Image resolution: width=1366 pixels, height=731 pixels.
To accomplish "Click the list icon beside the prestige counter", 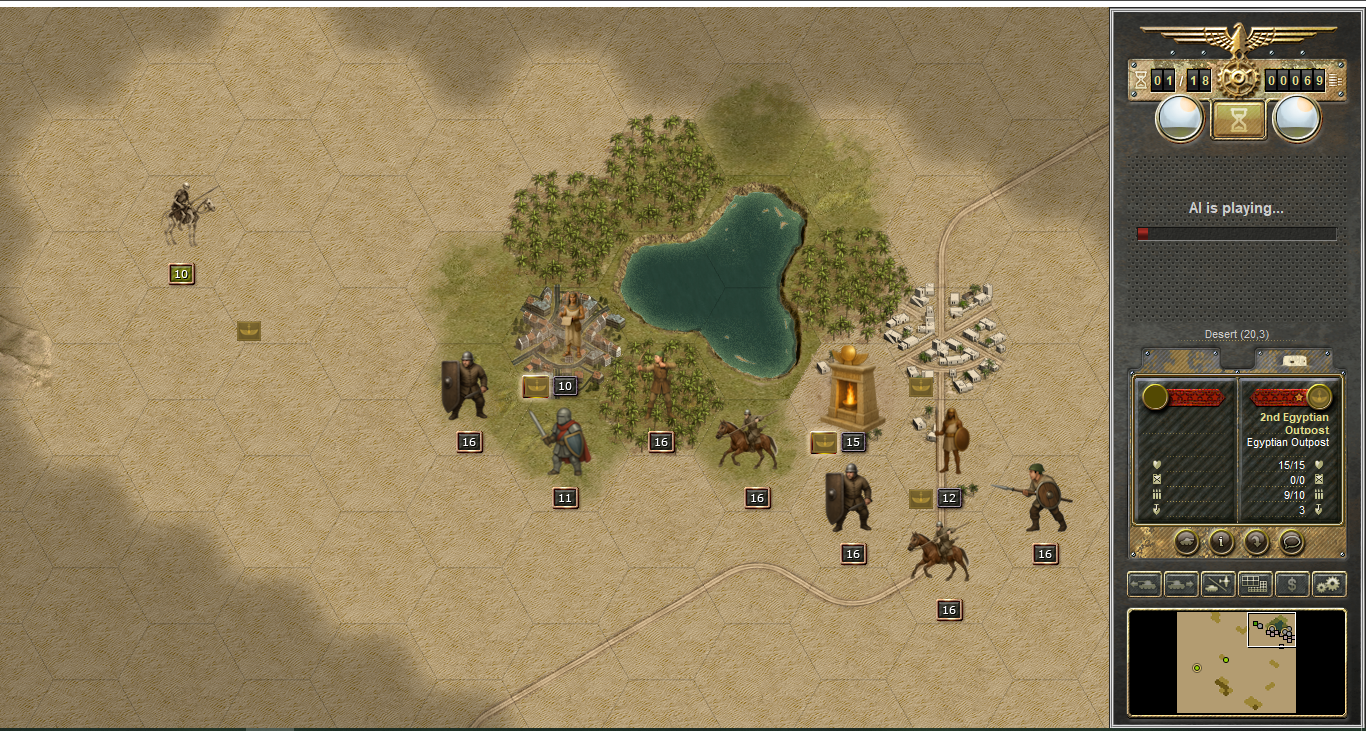I will point(1336,80).
